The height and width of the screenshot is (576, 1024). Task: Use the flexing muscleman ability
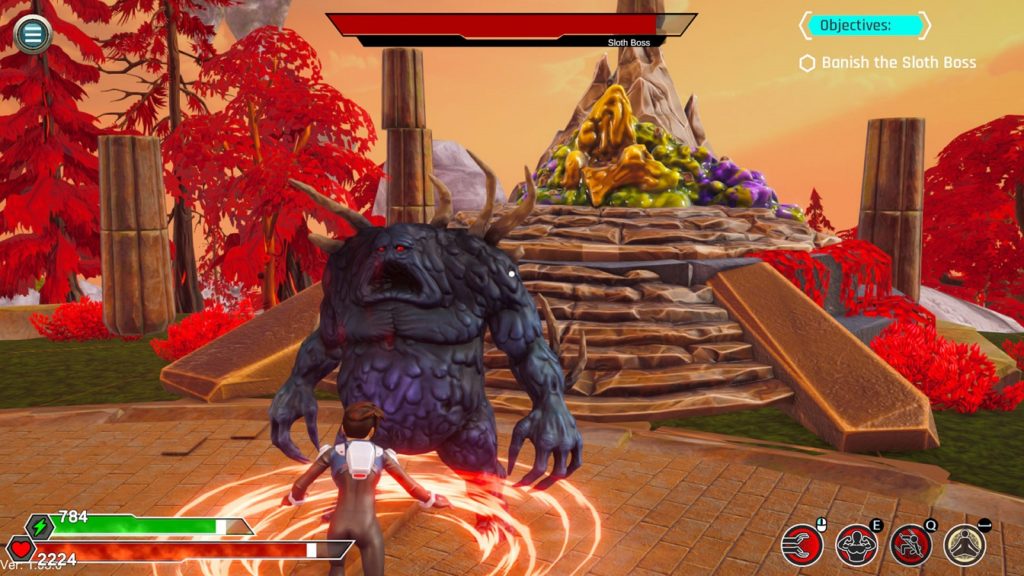coord(856,544)
